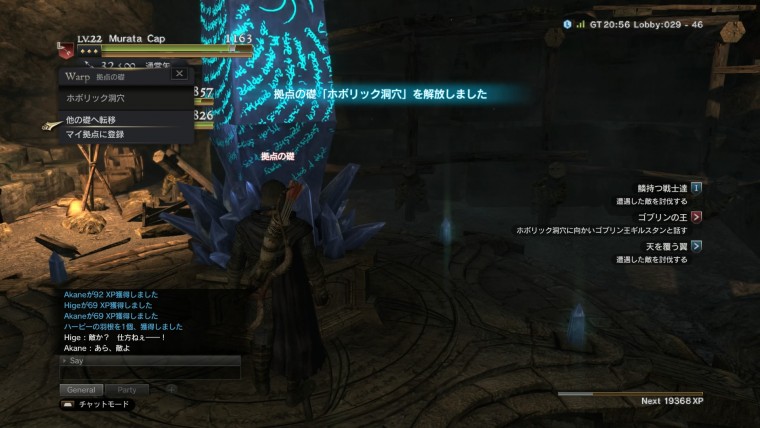760x428 pixels.
Task: Add a new chat tab with plus button
Action: 171,389
